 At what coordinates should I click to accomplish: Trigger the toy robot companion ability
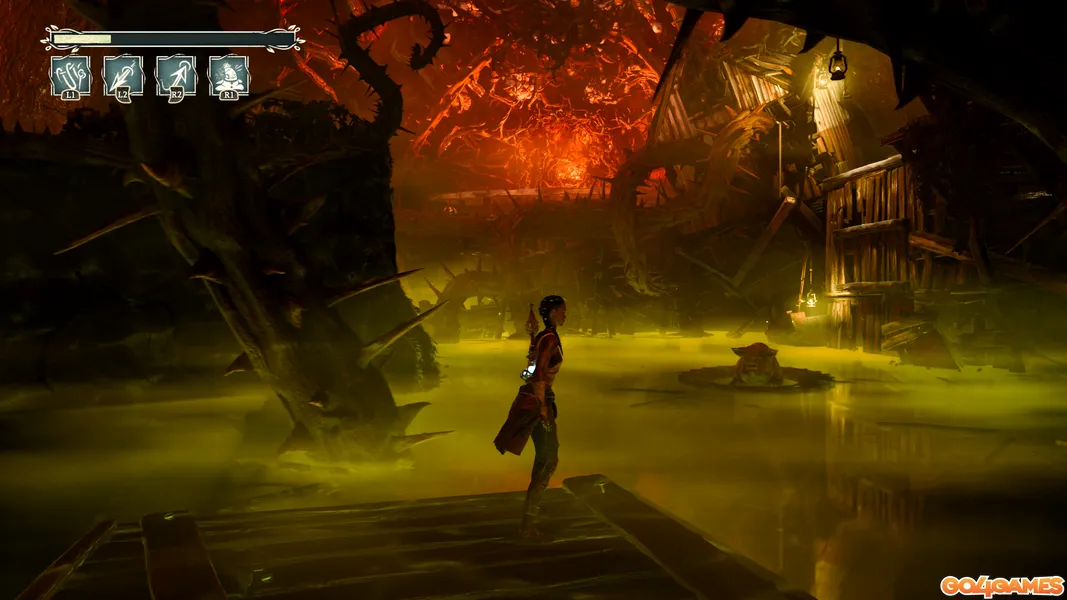coord(229,75)
